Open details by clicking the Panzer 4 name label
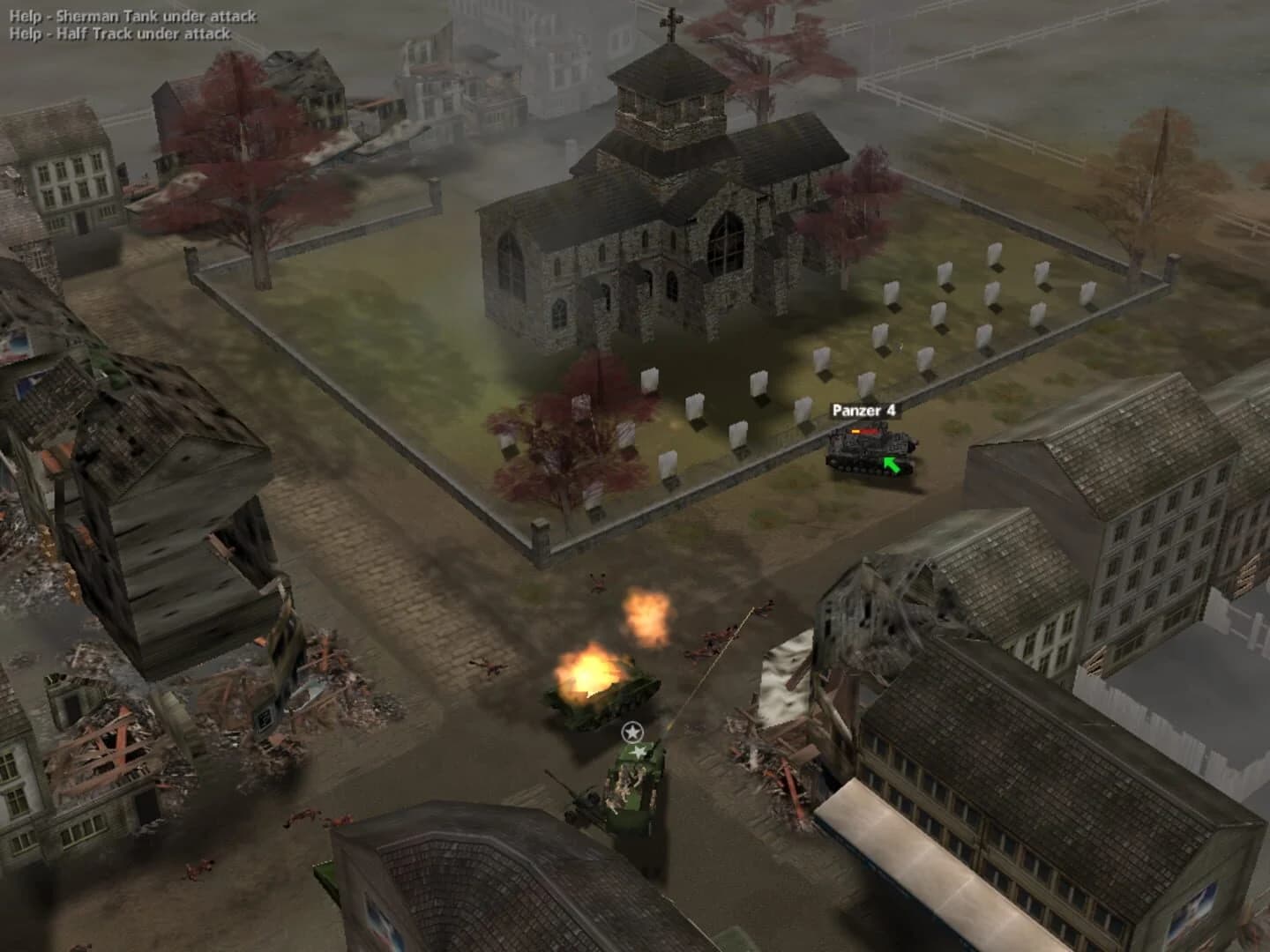The height and width of the screenshot is (952, 1270). [x=864, y=409]
